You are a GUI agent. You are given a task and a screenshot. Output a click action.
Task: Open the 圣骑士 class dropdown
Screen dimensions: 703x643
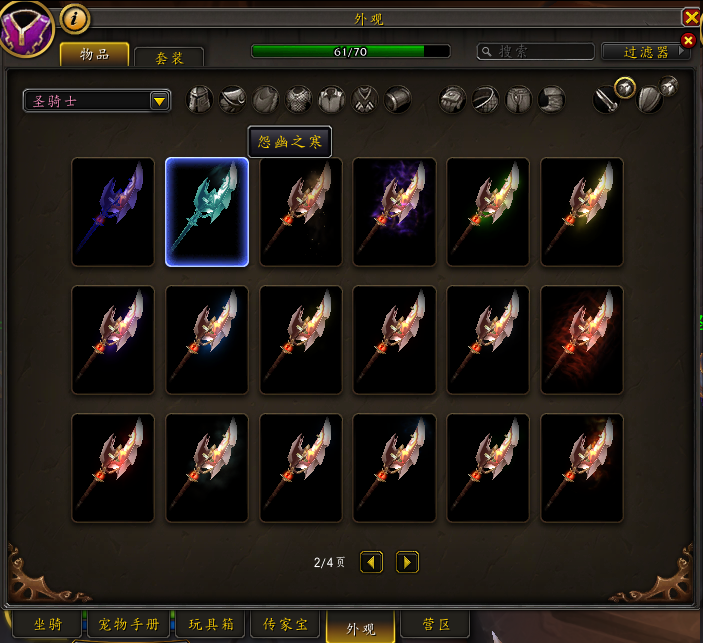click(159, 100)
